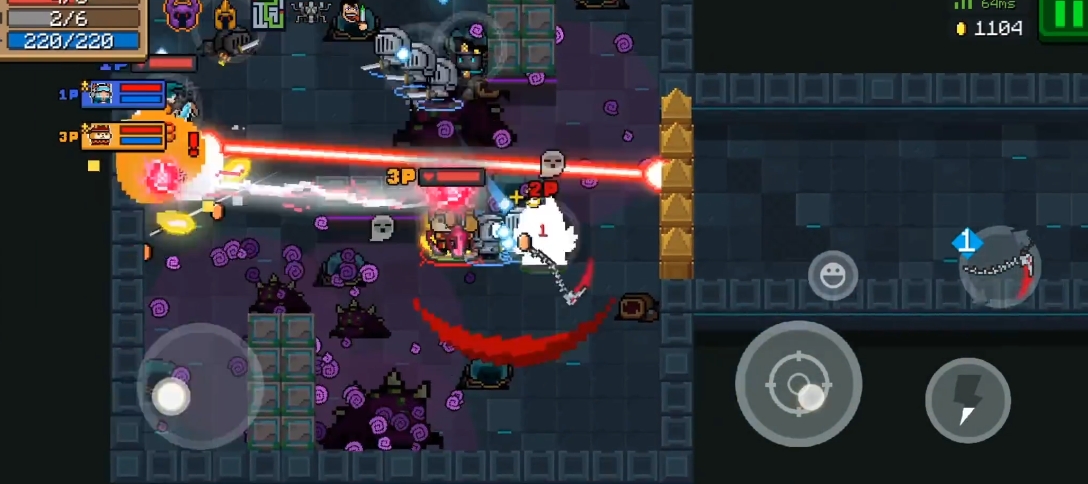1088x484 pixels.
Task: Open the smiley emote button
Action: [832, 275]
